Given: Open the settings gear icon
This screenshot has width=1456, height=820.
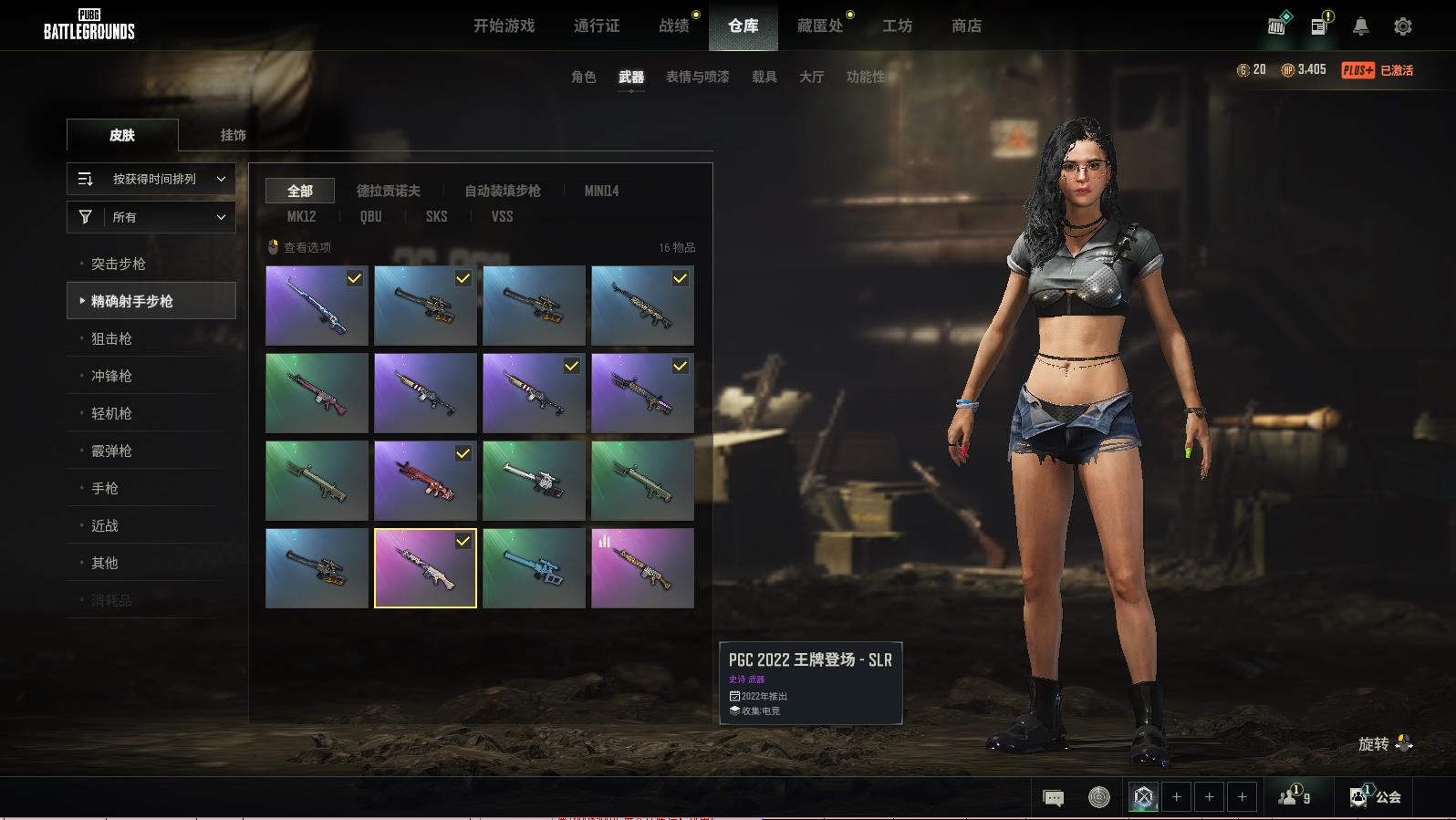Looking at the screenshot, I should click(x=1402, y=26).
